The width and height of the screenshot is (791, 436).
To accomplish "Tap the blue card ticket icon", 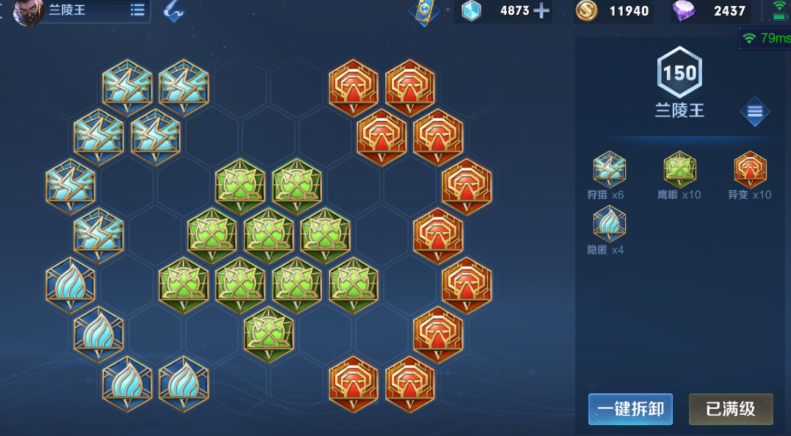I will click(x=426, y=12).
